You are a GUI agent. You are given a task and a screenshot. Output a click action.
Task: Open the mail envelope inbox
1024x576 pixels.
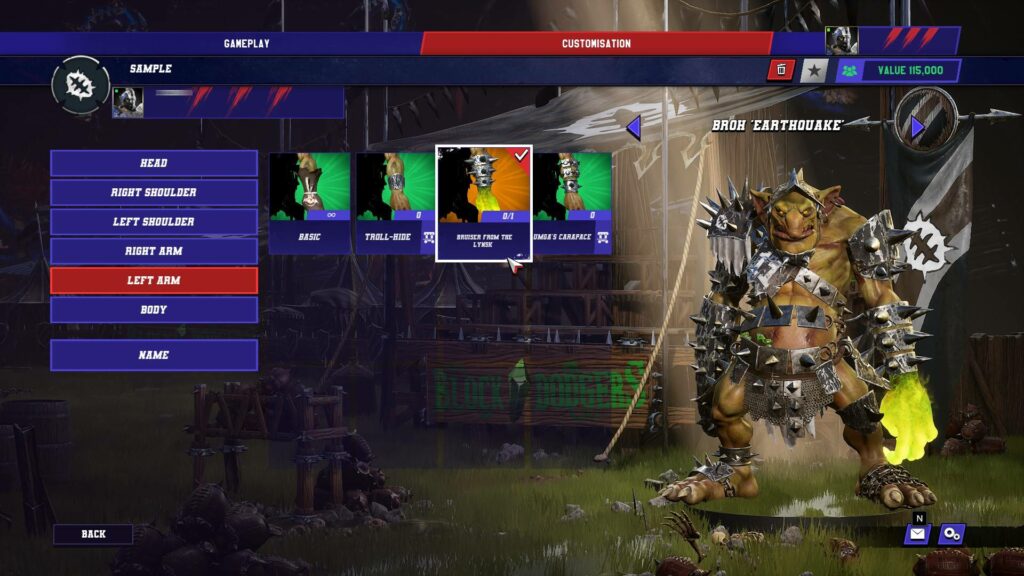click(x=917, y=534)
